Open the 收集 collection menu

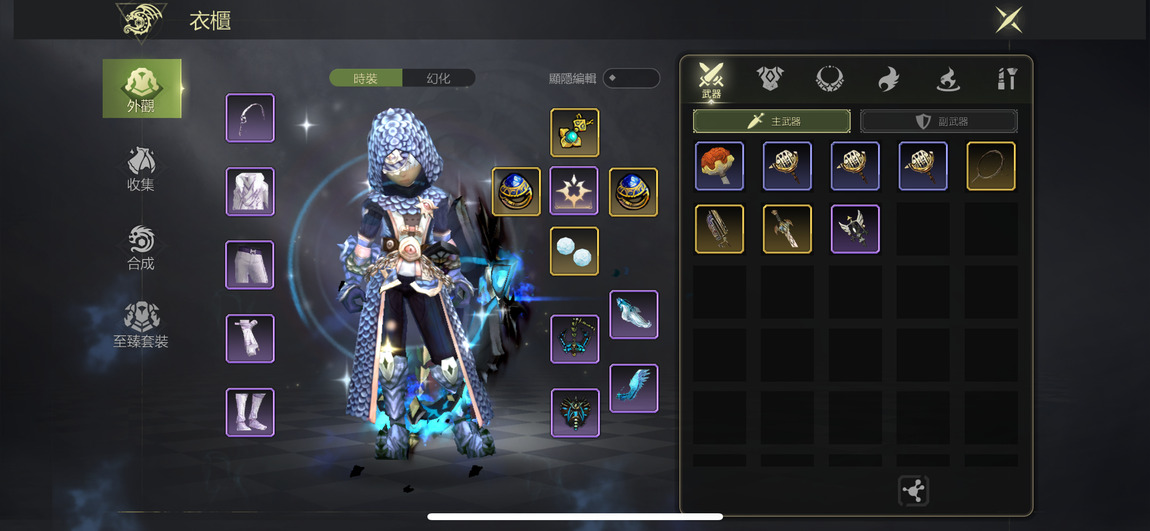pyautogui.click(x=141, y=168)
